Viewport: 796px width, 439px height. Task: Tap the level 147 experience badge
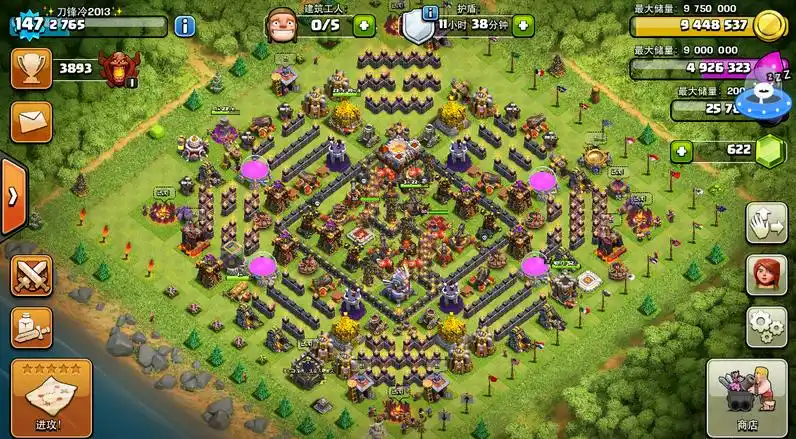tap(29, 24)
